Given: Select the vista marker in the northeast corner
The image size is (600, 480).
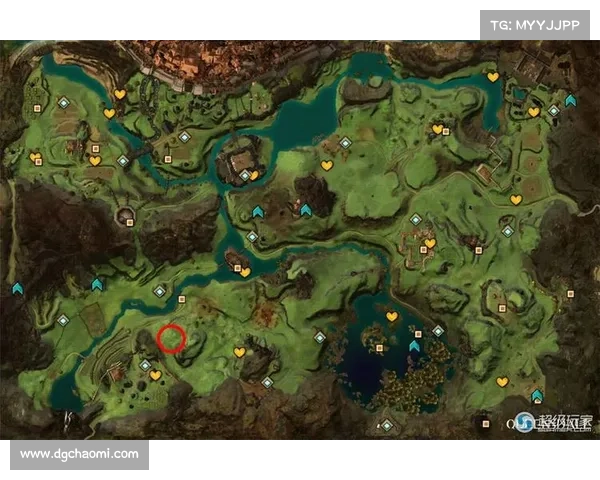Looking at the screenshot, I should [x=570, y=100].
